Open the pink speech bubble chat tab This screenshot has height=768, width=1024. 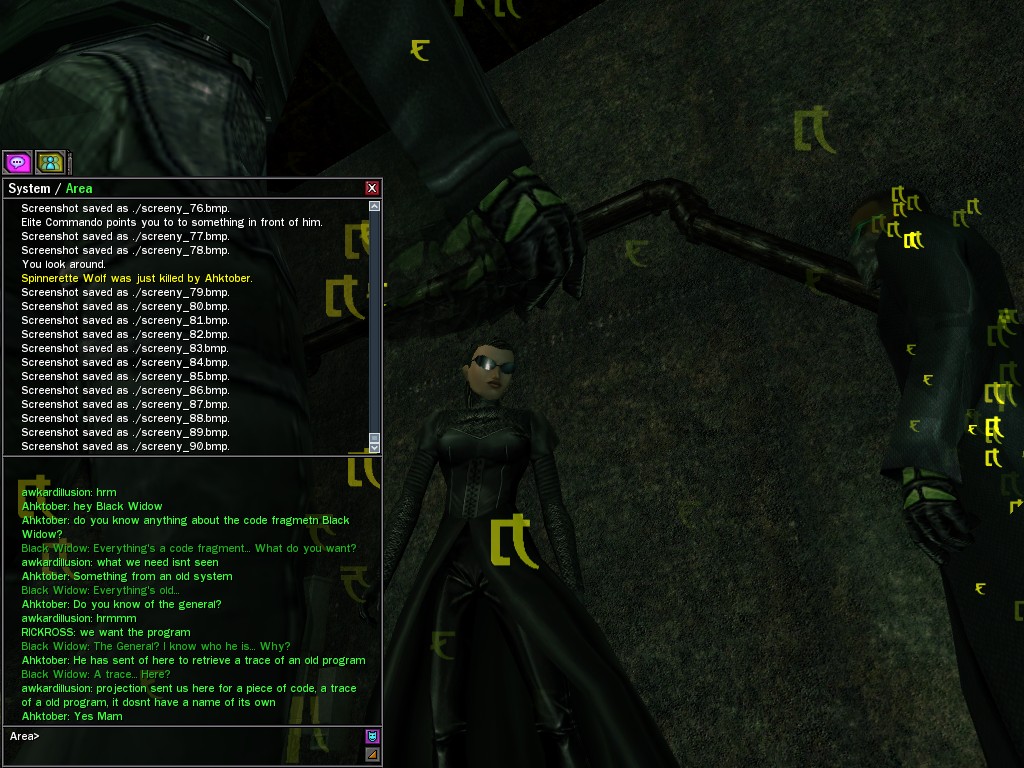point(17,162)
